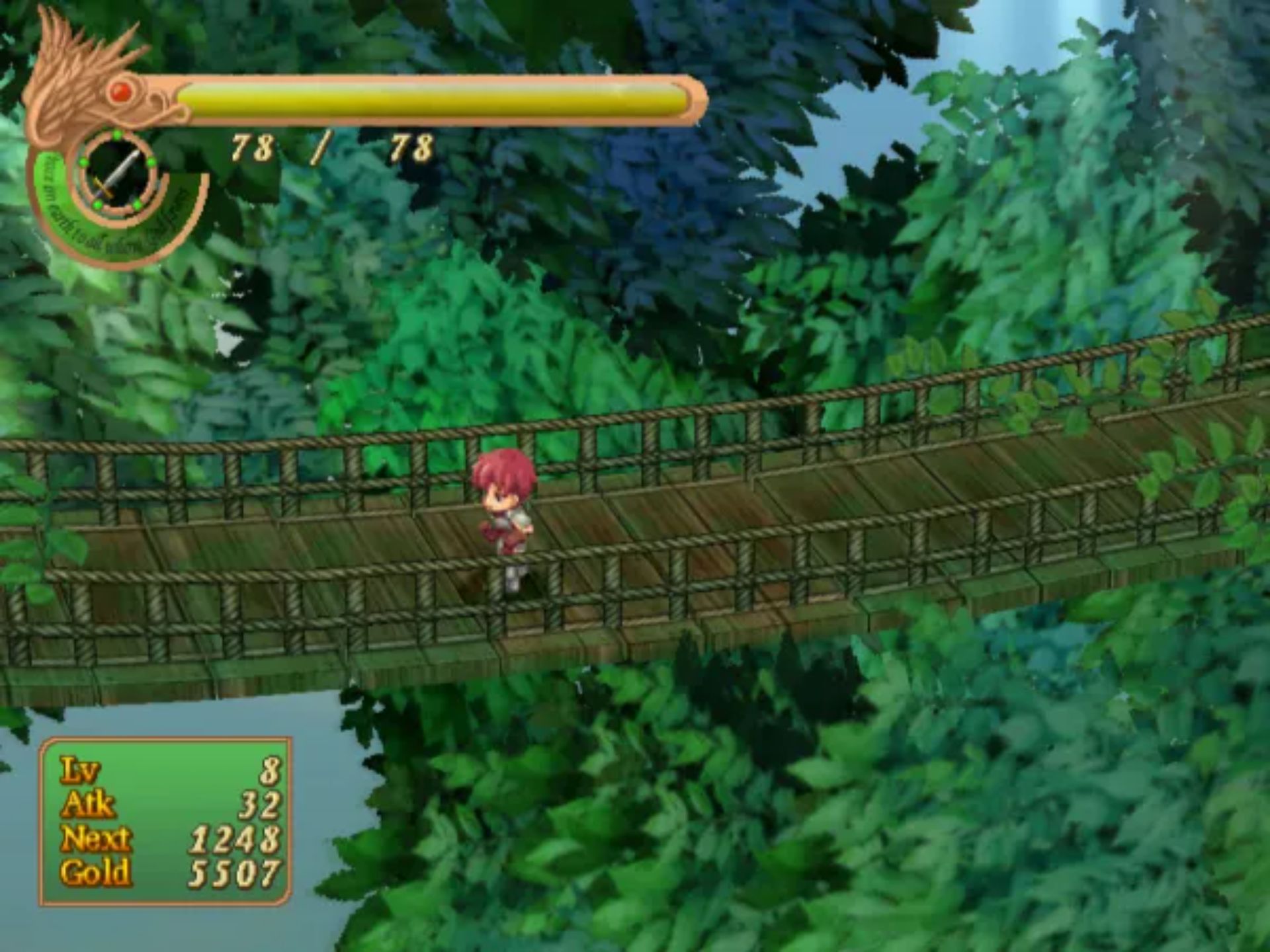Toggle the right green pip on the sword gauge
The height and width of the screenshot is (952, 1270).
tap(151, 162)
